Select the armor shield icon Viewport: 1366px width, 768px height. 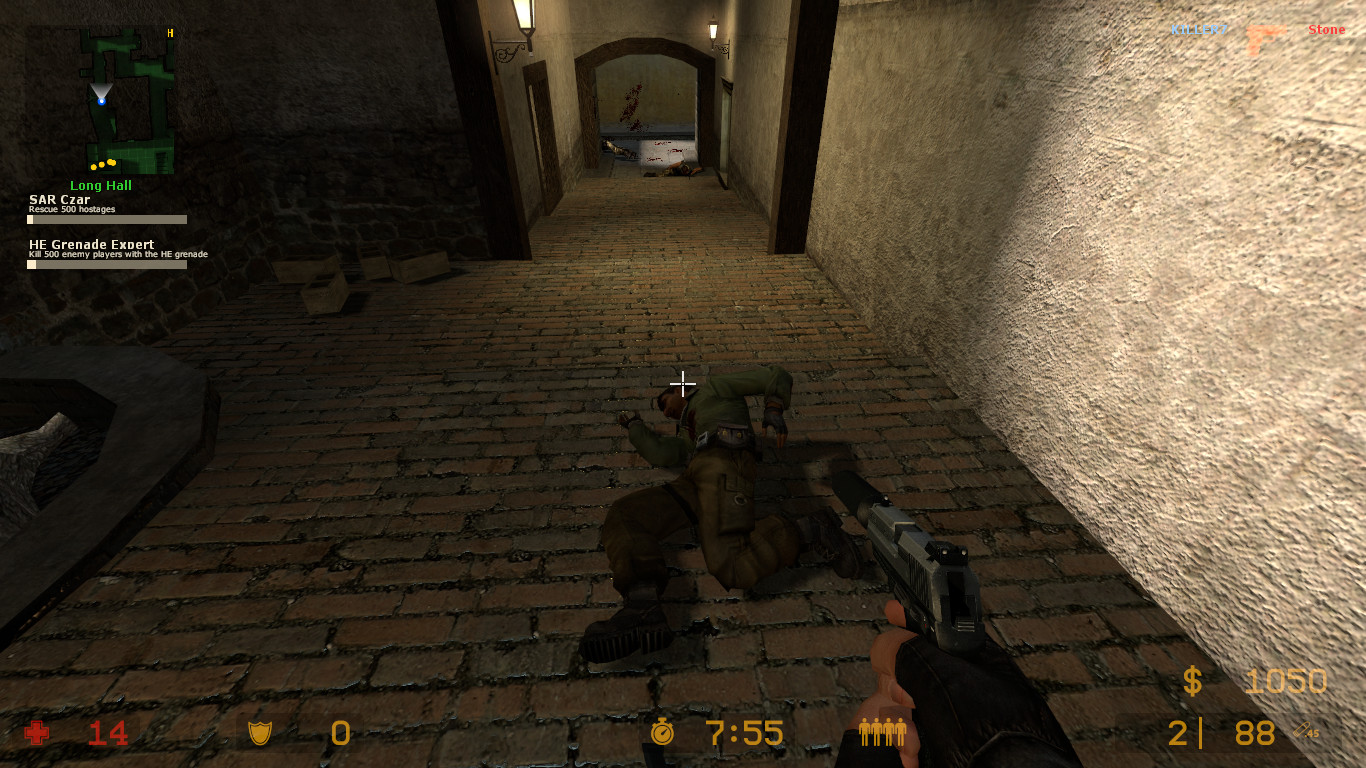(260, 733)
